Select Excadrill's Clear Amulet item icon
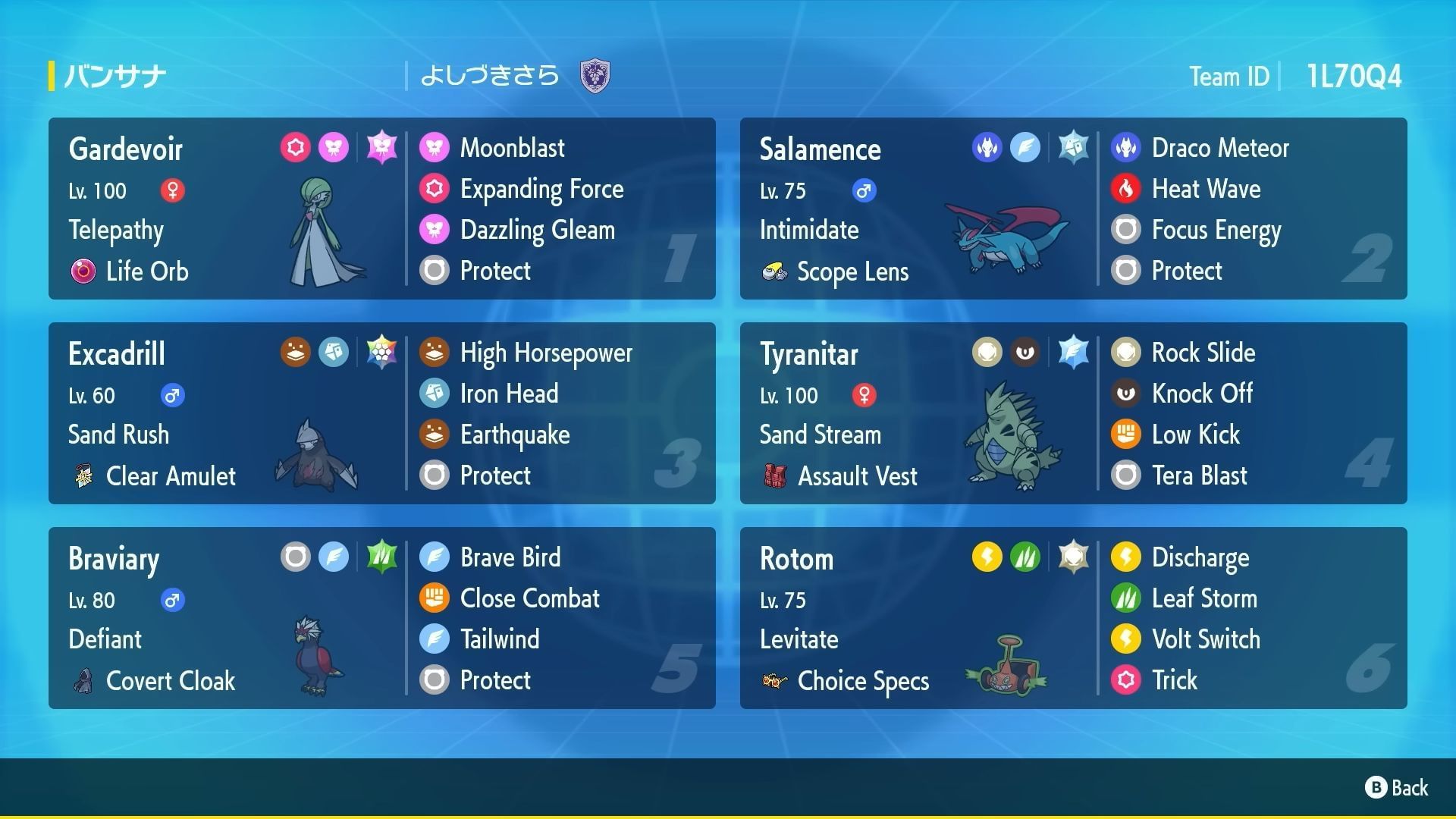 click(x=83, y=476)
